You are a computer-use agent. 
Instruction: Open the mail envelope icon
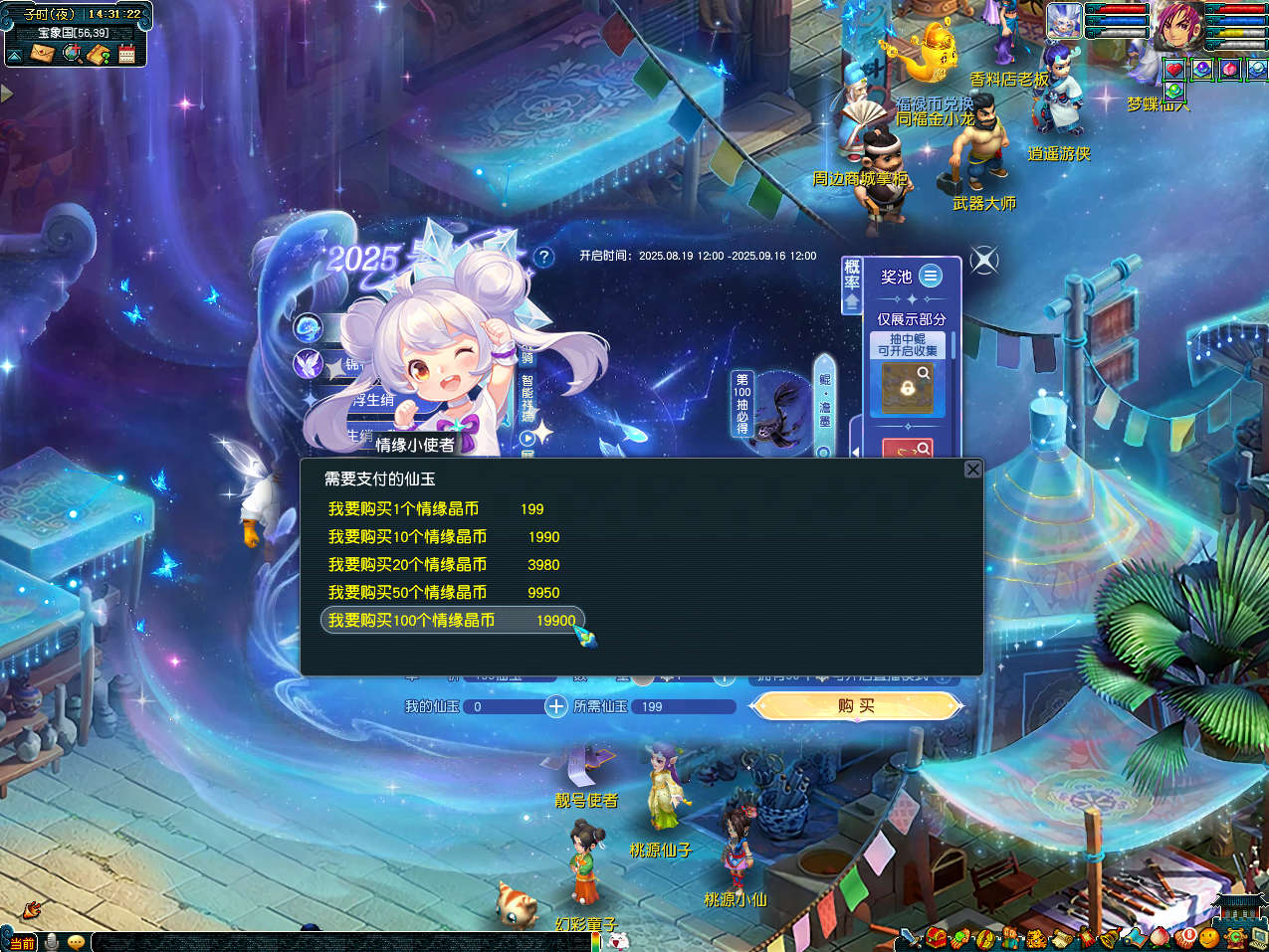click(42, 54)
